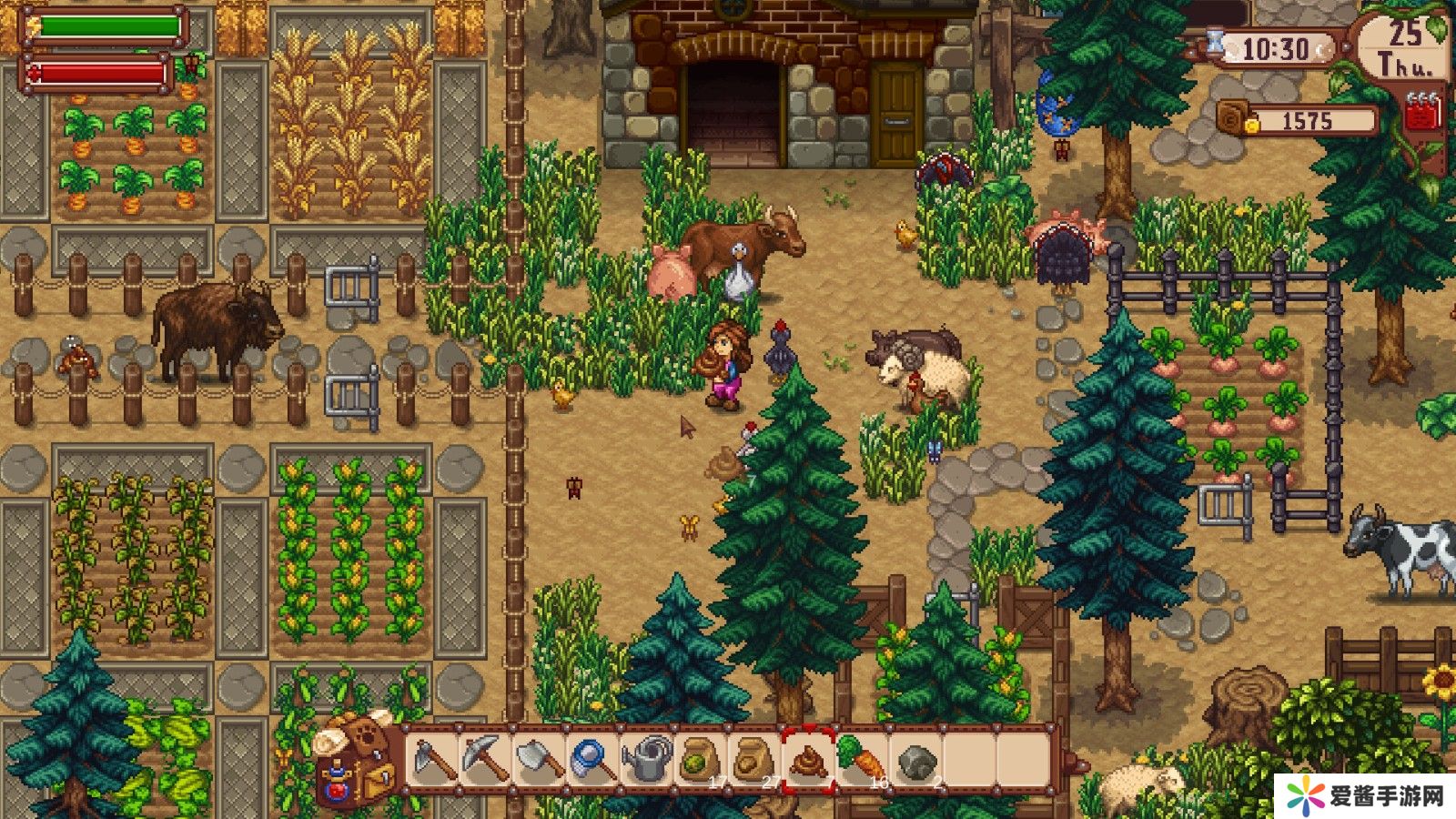
Task: Select the carrot stack
Action: click(861, 760)
